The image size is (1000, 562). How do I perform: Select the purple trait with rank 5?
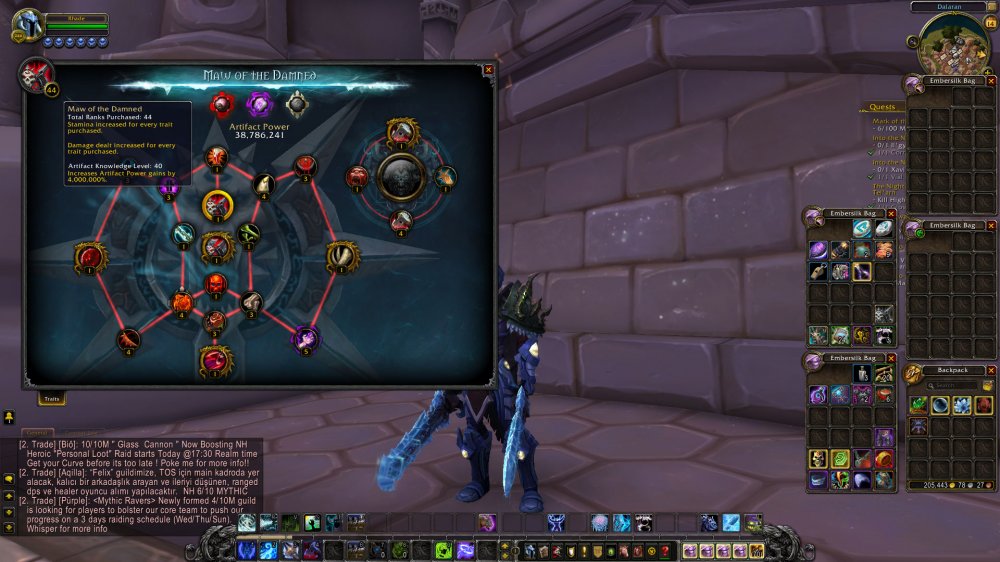(305, 338)
